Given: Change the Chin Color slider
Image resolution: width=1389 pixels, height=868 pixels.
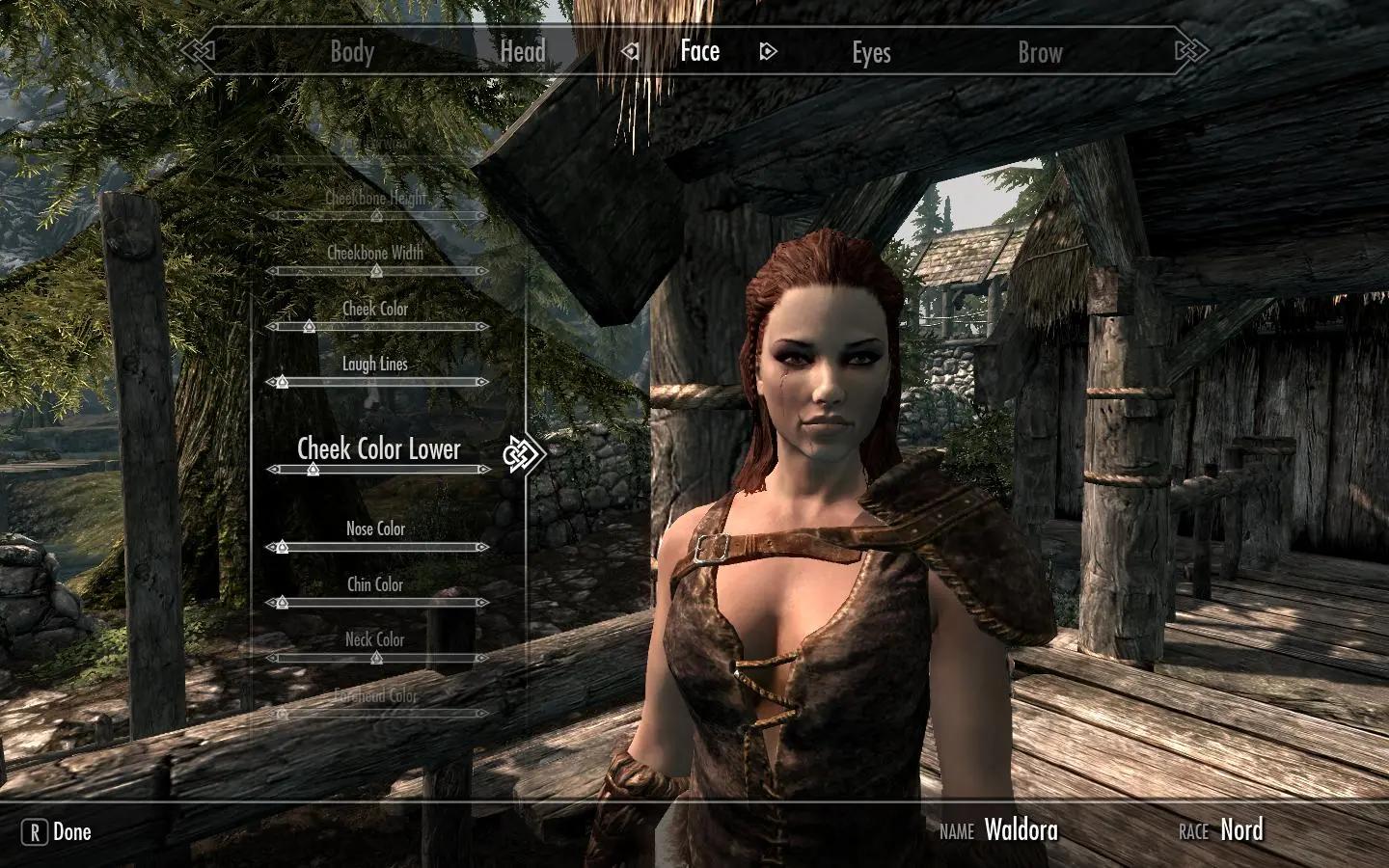Looking at the screenshot, I should (x=282, y=603).
